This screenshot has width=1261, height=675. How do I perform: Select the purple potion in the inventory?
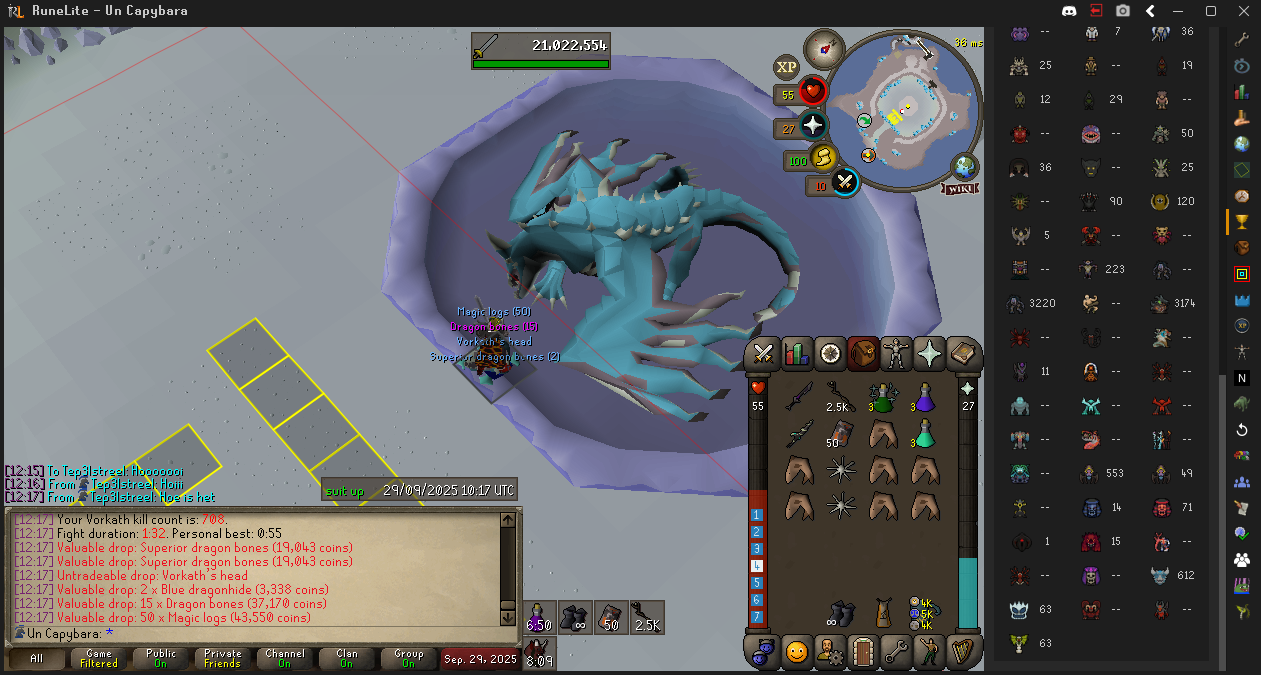point(927,398)
